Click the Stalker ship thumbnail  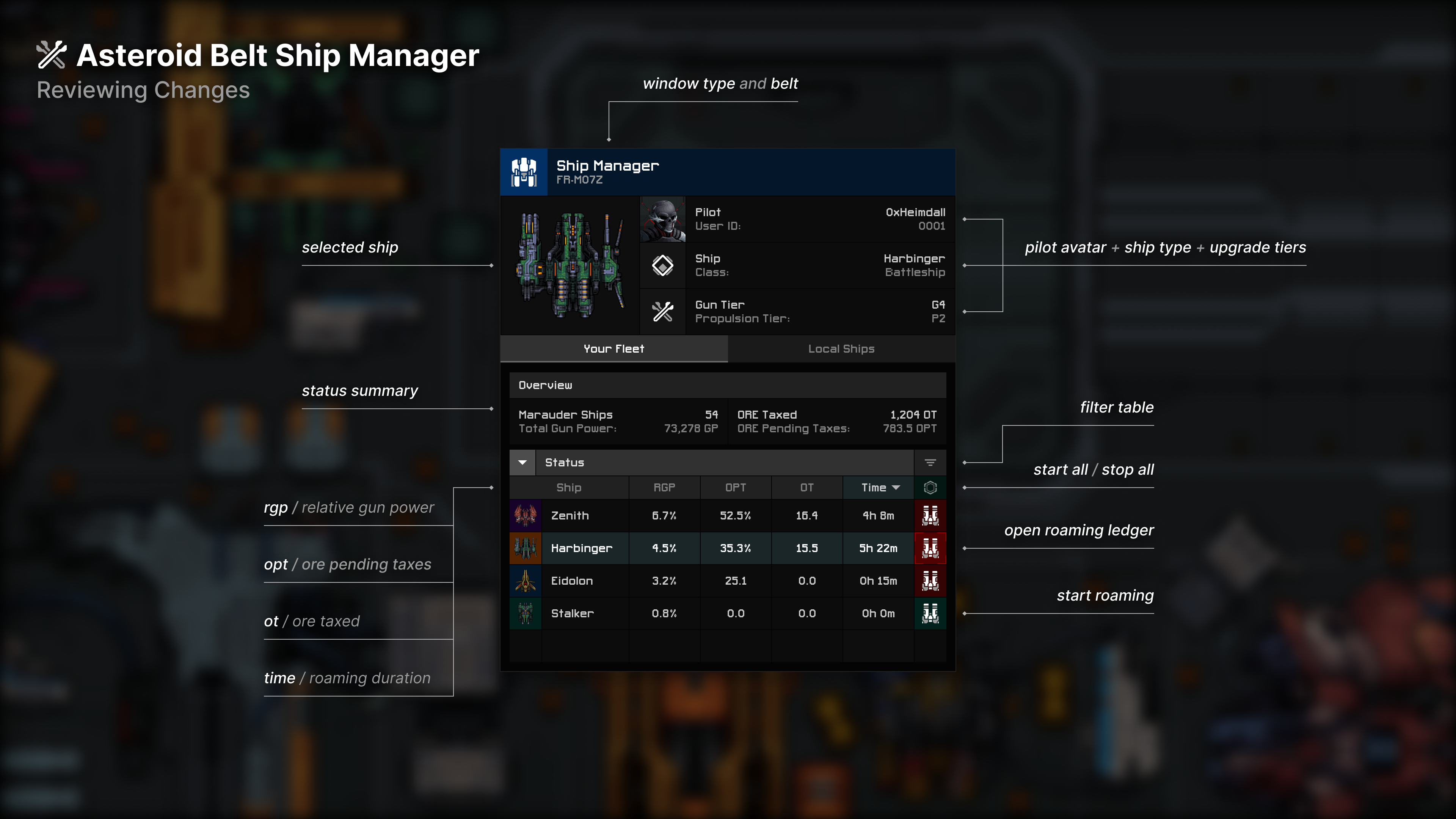point(525,613)
